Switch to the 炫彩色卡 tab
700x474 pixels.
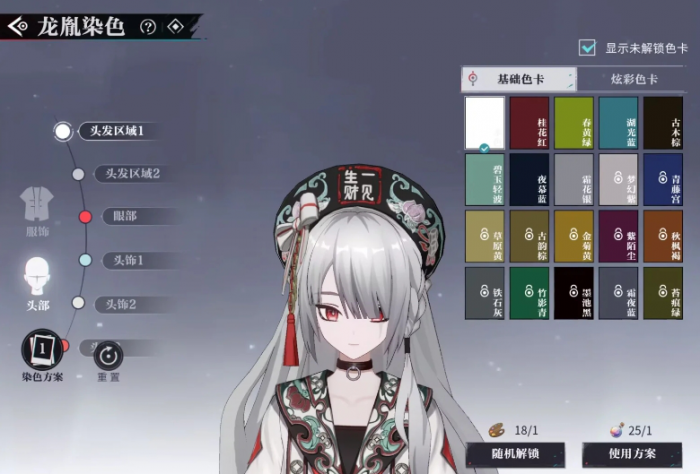pos(634,79)
